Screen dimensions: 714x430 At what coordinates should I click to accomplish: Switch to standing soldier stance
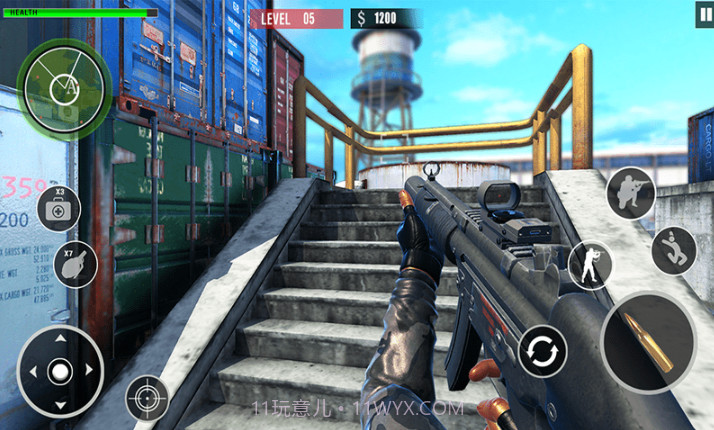pos(590,266)
